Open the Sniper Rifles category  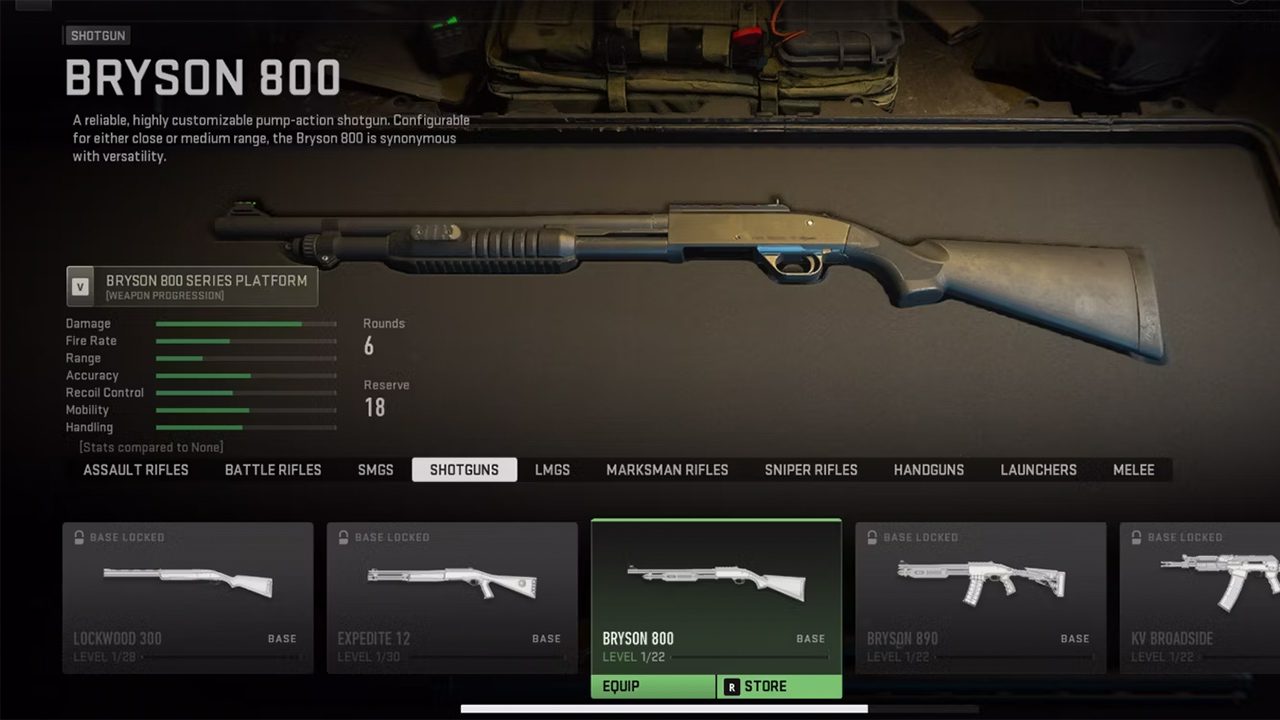coord(811,470)
